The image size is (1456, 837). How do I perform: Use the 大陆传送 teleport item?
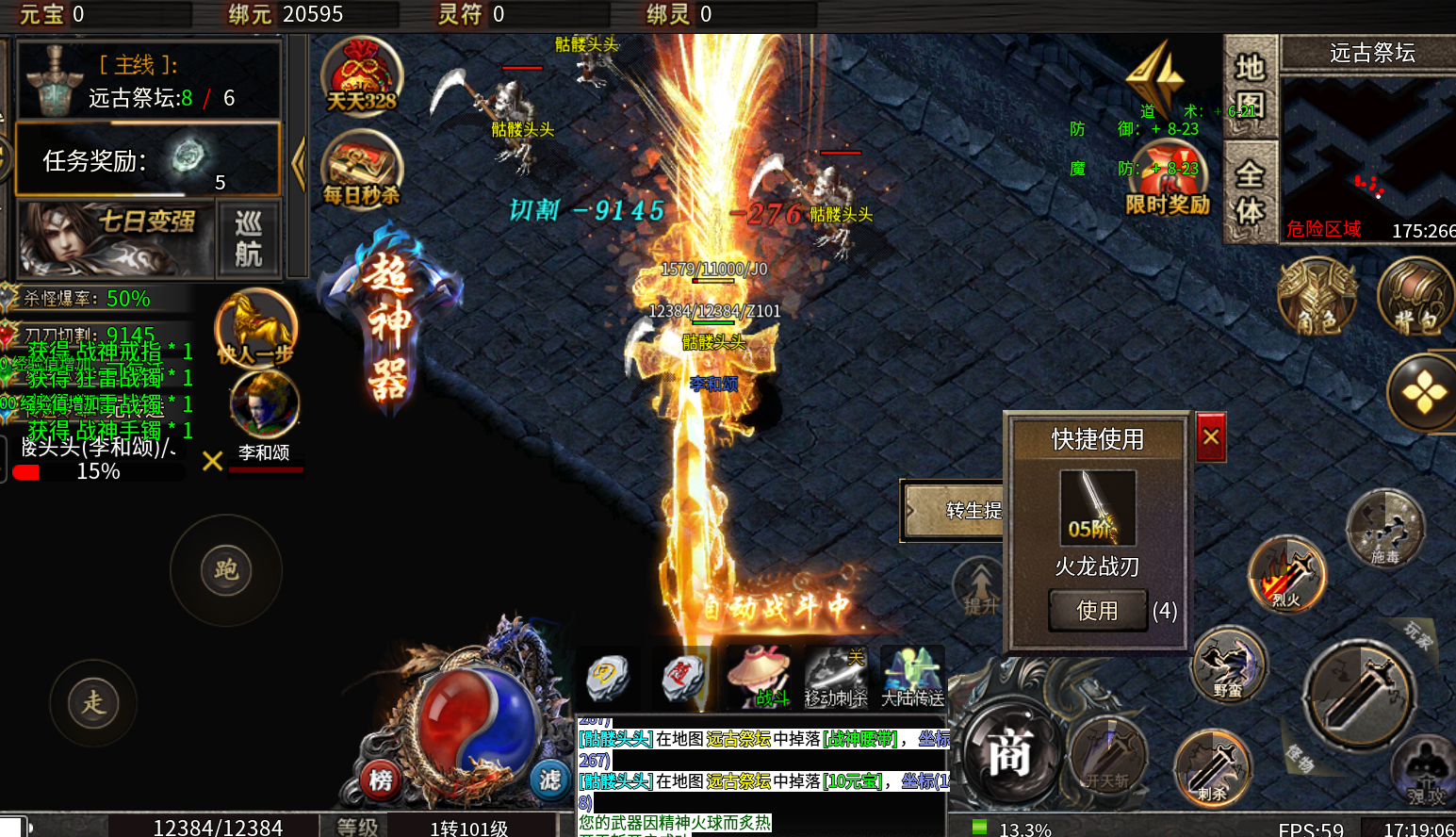pos(911,677)
